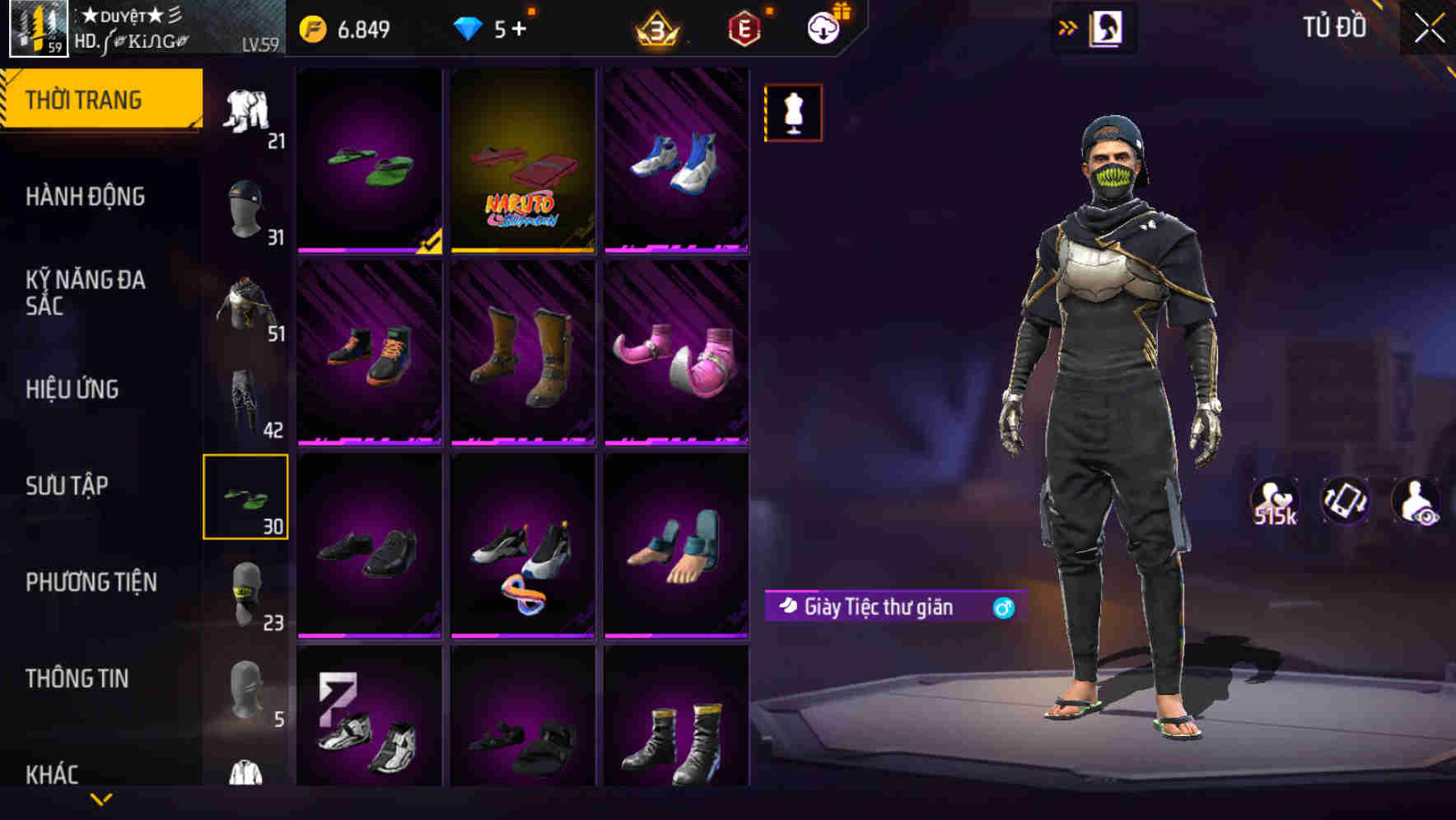
Task: Click the red elite pass E badge
Action: point(742,29)
